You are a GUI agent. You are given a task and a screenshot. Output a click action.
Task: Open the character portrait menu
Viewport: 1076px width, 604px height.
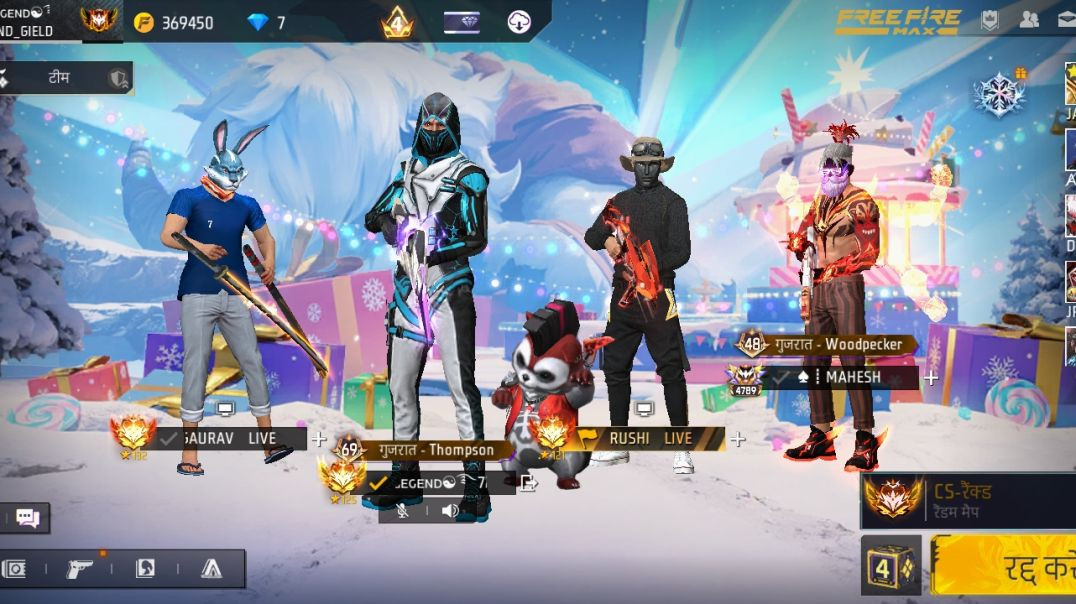(145, 568)
